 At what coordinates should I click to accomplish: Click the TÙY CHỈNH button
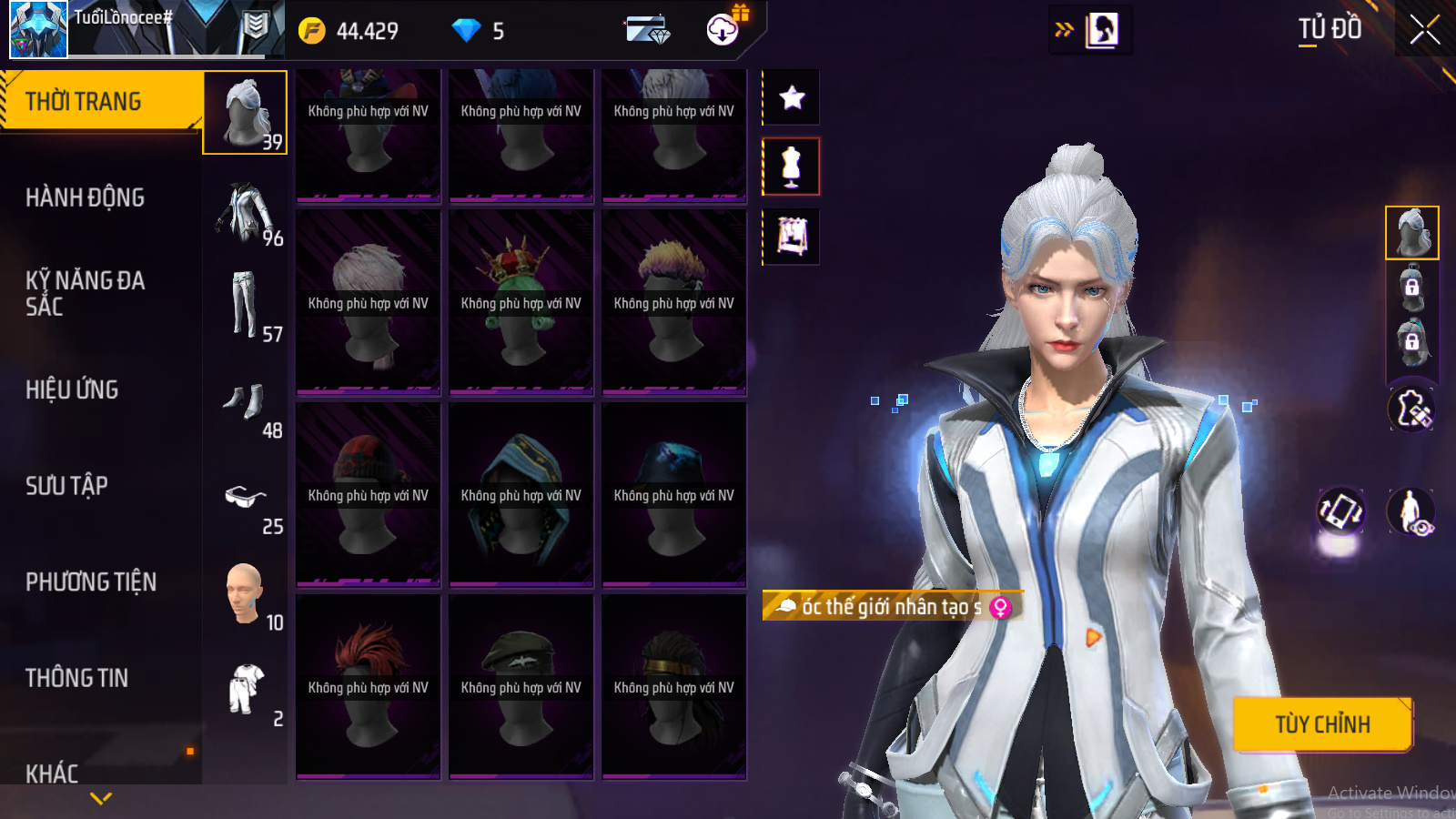(x=1322, y=724)
